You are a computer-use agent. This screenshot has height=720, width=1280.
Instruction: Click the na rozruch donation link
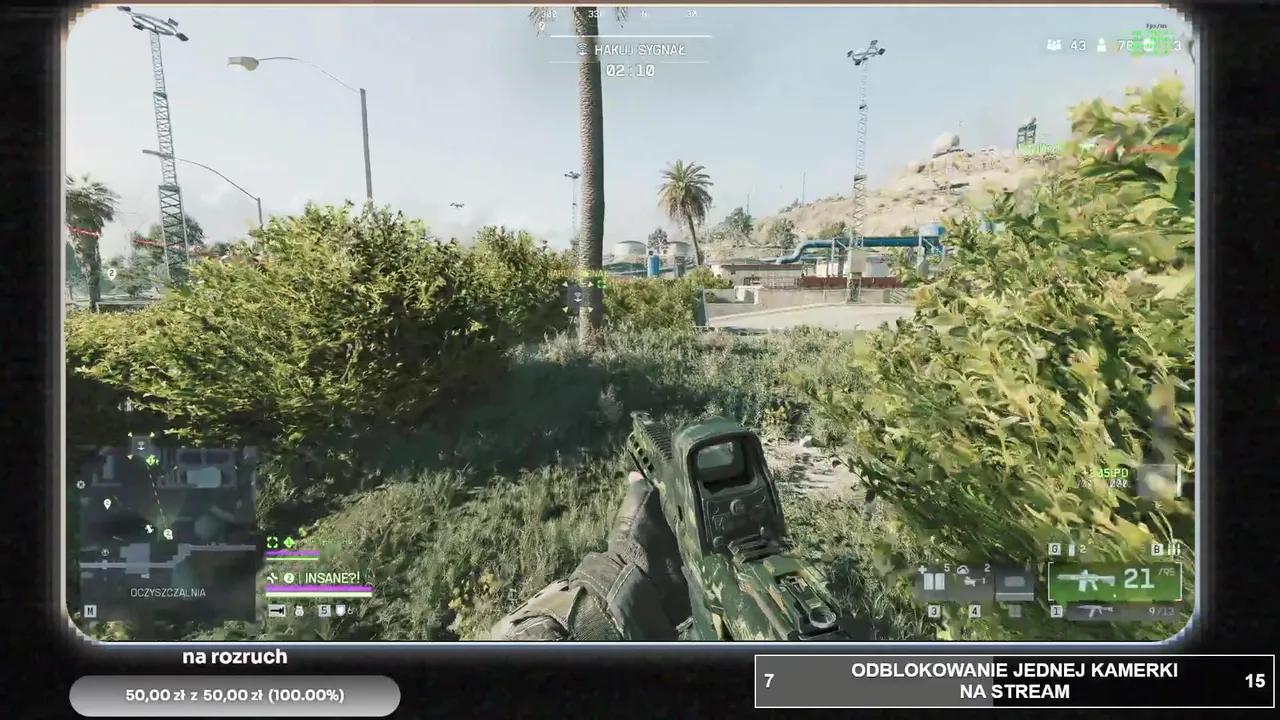234,657
